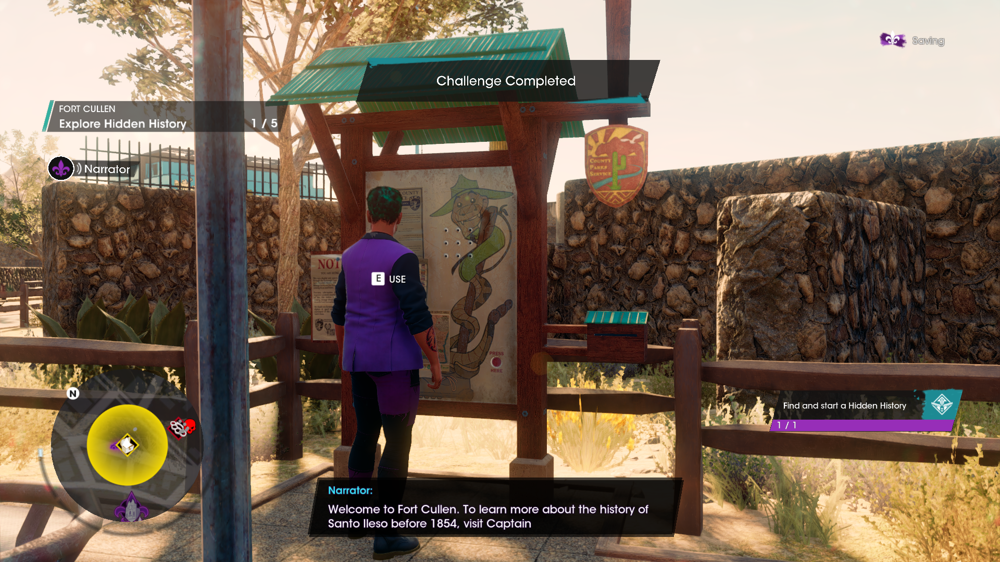Click the red marker on the minimap
Screen dimensions: 1000x562
181,427
